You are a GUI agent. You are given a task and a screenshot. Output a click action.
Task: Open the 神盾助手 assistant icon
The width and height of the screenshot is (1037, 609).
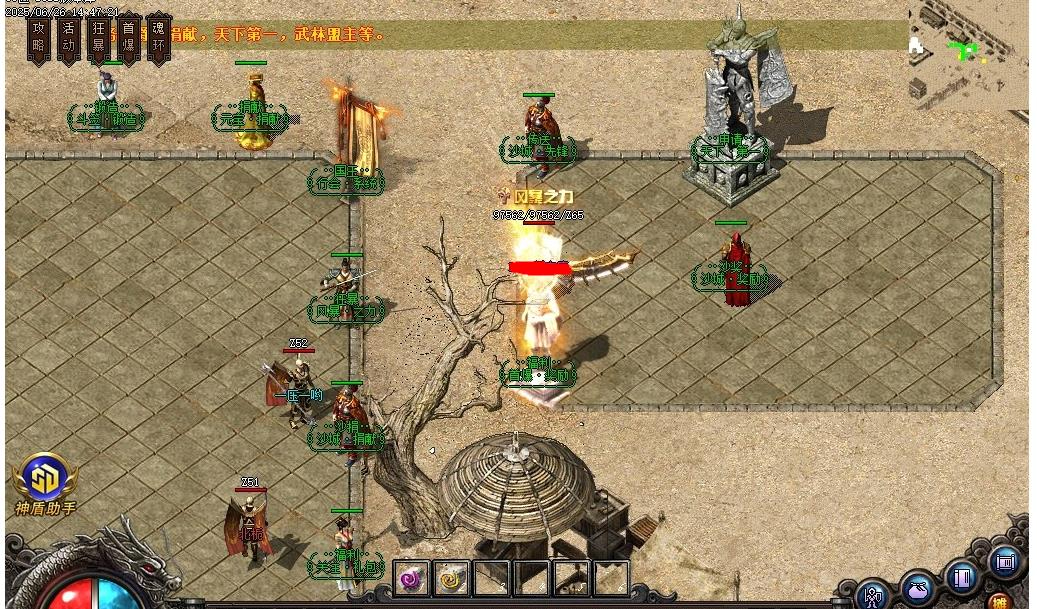(44, 485)
